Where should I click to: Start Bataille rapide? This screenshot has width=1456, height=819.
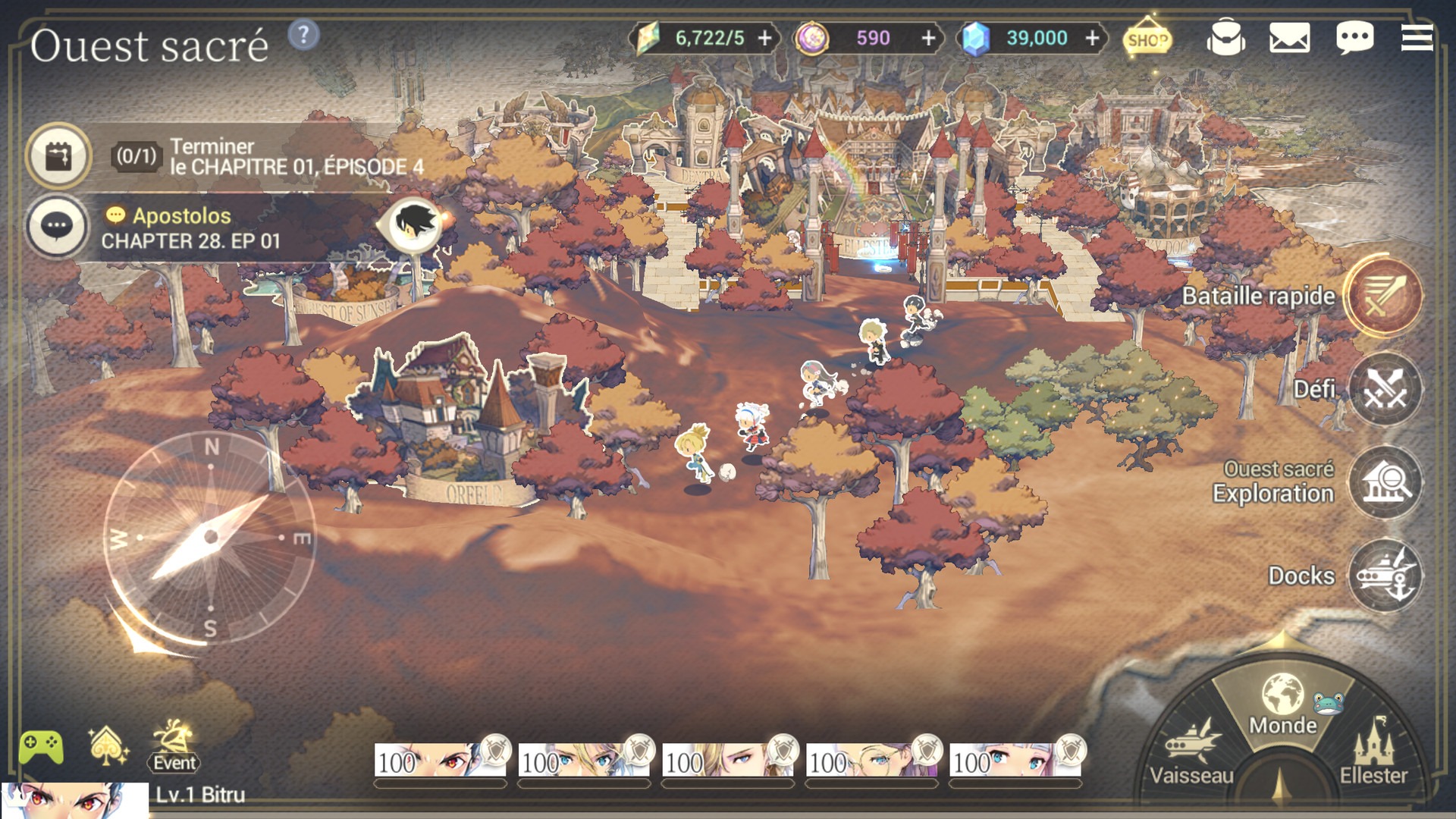pyautogui.click(x=1384, y=297)
